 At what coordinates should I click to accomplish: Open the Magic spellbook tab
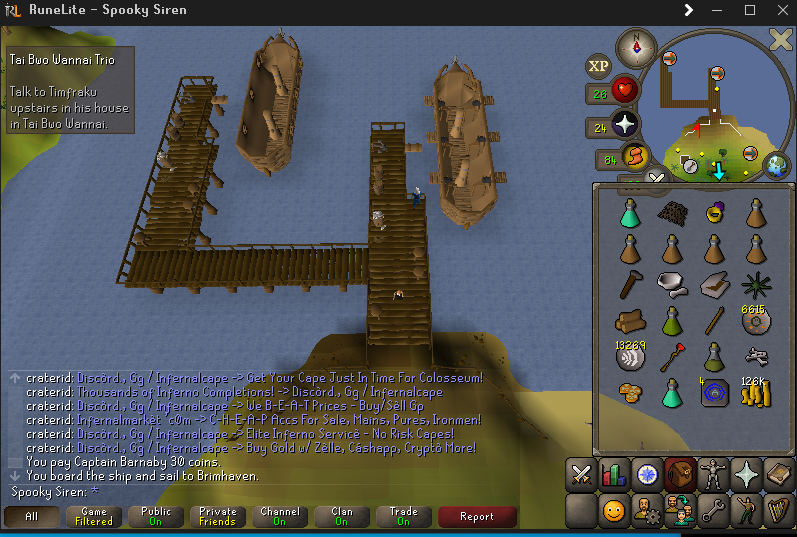coord(779,475)
